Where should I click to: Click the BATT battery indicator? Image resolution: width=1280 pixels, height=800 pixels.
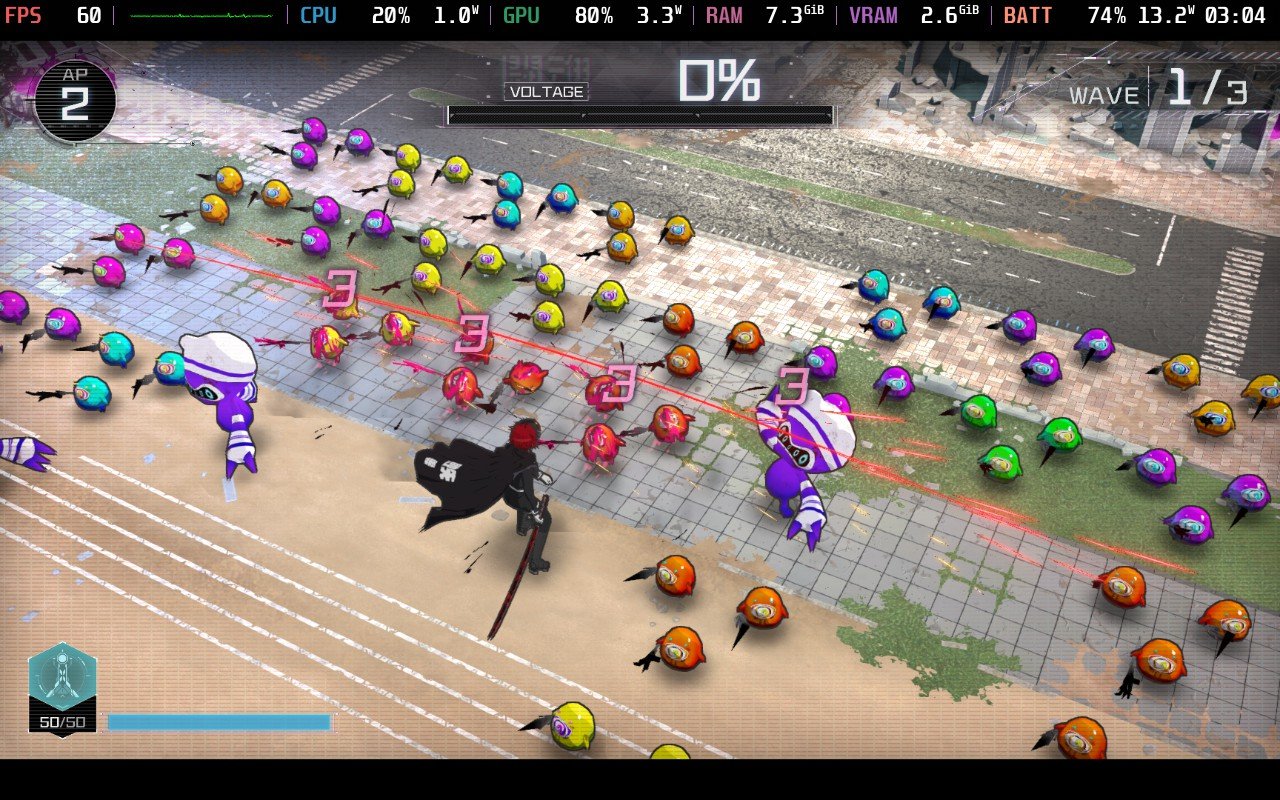pos(1028,16)
